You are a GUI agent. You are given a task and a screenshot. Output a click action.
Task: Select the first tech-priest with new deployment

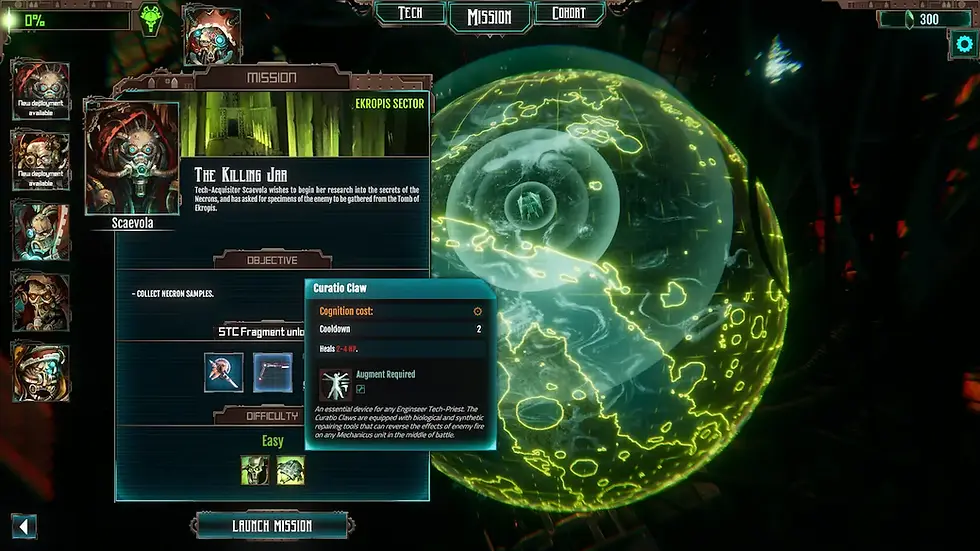pos(41,90)
